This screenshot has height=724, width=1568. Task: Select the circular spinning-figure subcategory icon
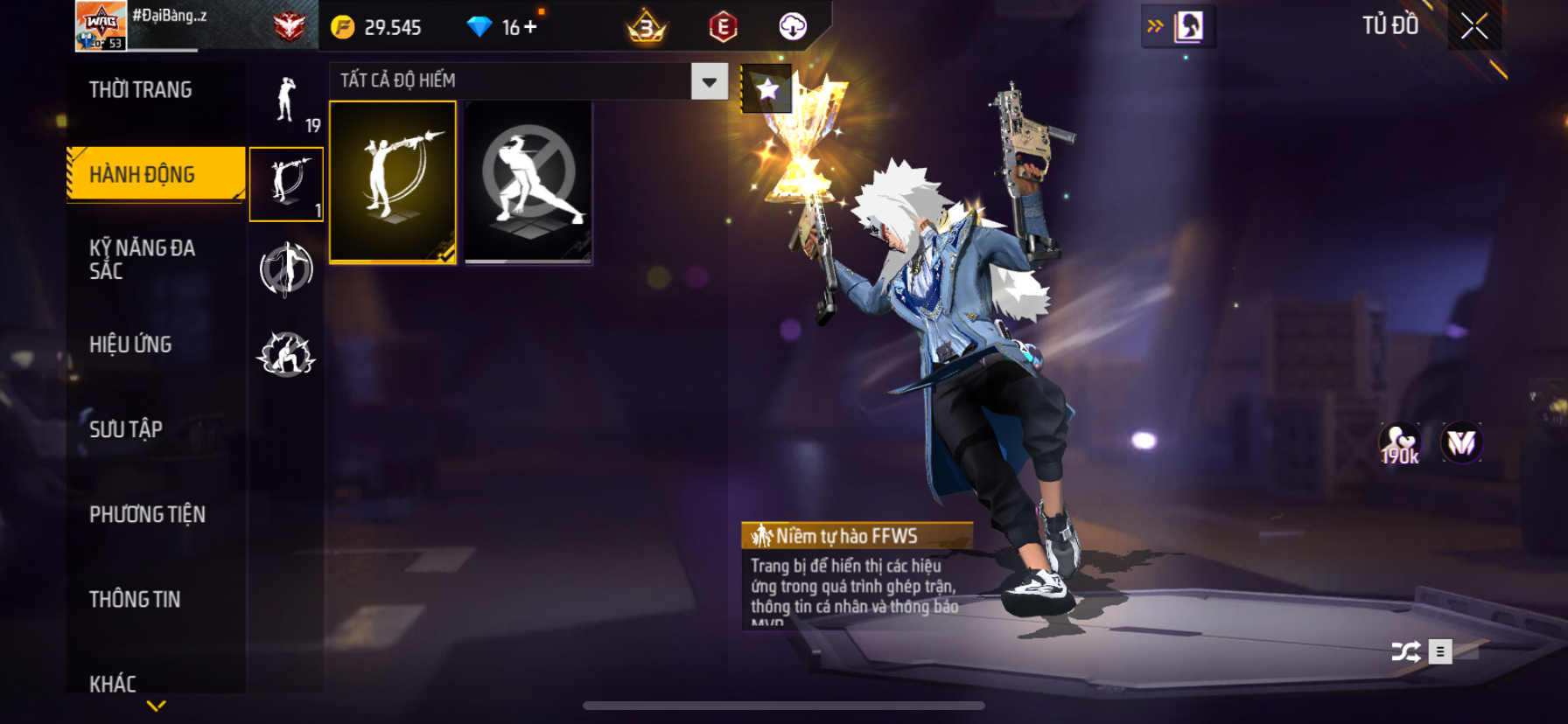pos(286,268)
